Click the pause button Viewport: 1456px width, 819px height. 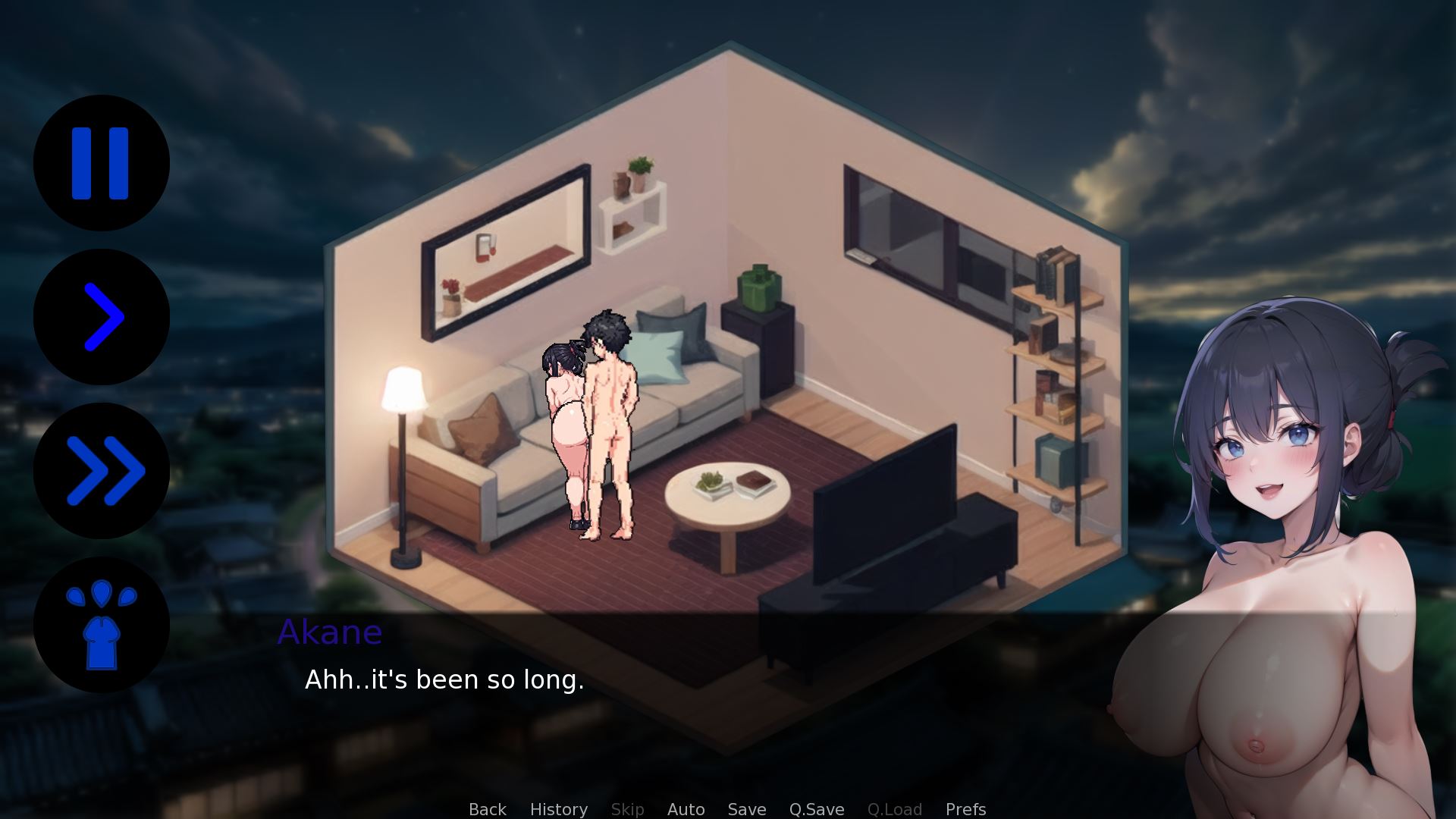pyautogui.click(x=101, y=163)
